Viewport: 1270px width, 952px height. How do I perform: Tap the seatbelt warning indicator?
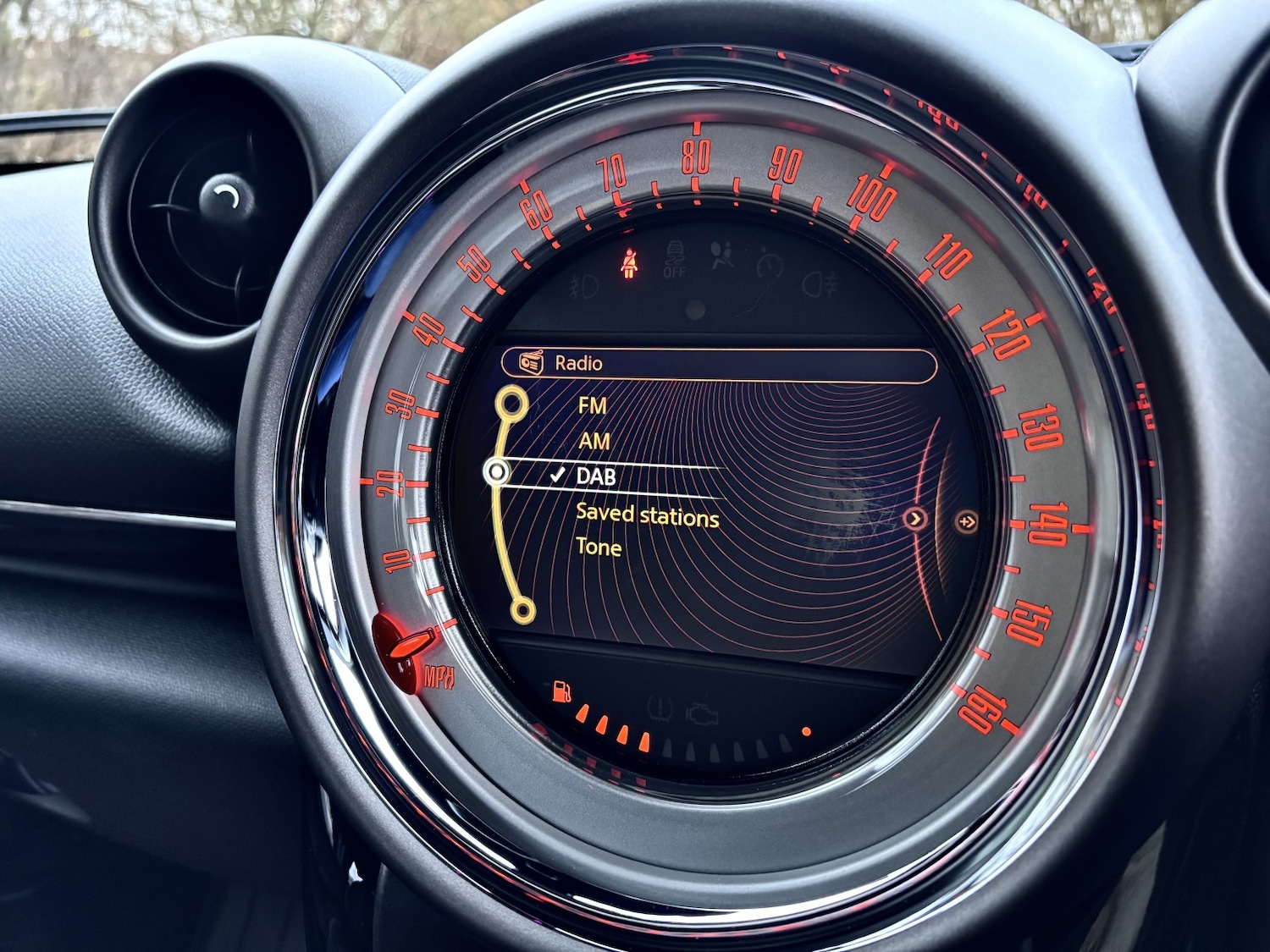coord(629,264)
